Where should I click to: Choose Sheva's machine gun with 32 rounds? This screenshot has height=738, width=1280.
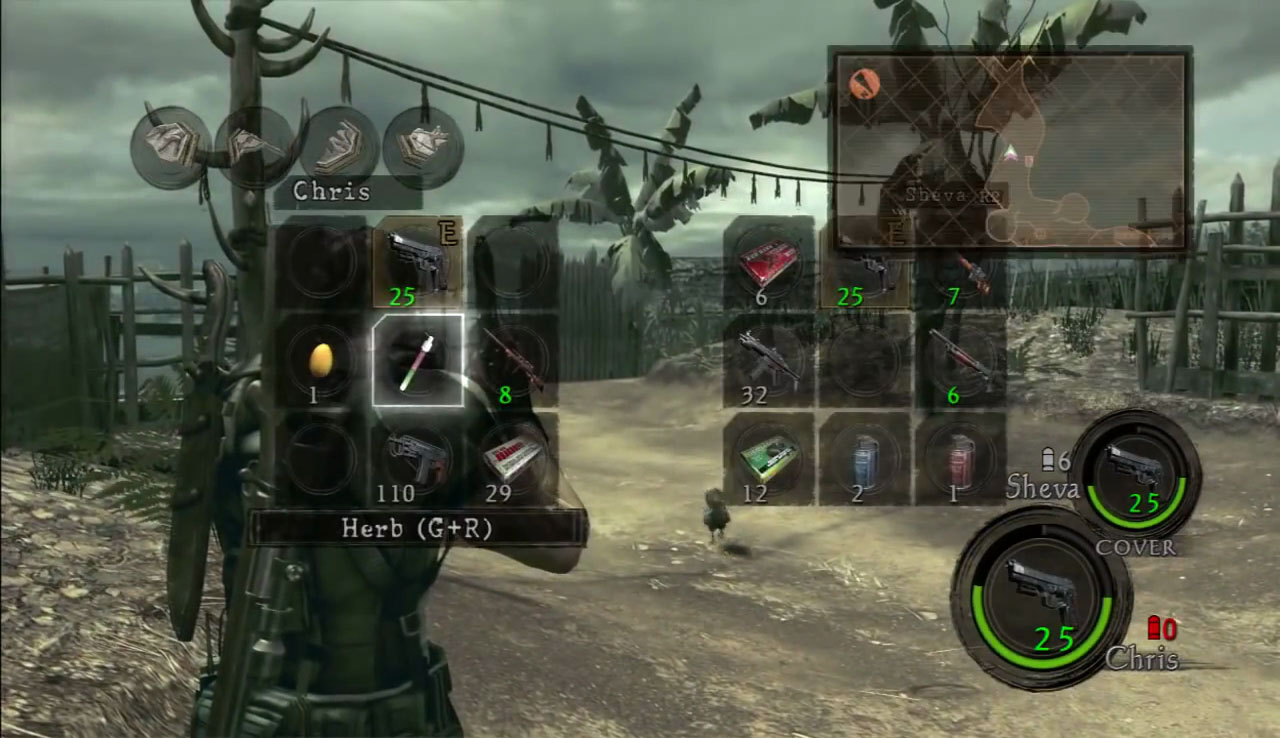point(768,360)
